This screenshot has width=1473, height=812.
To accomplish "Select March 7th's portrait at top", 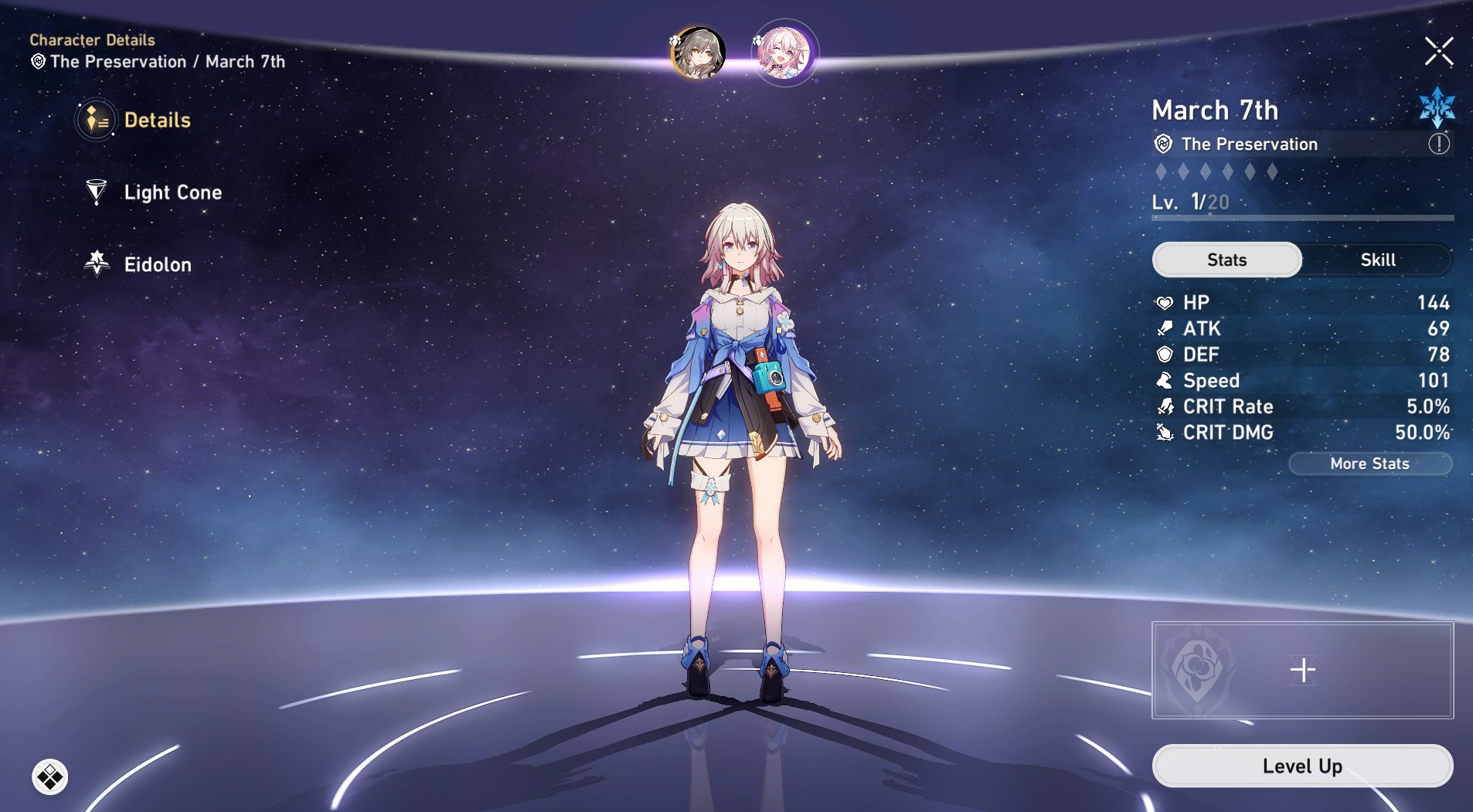I will click(785, 54).
